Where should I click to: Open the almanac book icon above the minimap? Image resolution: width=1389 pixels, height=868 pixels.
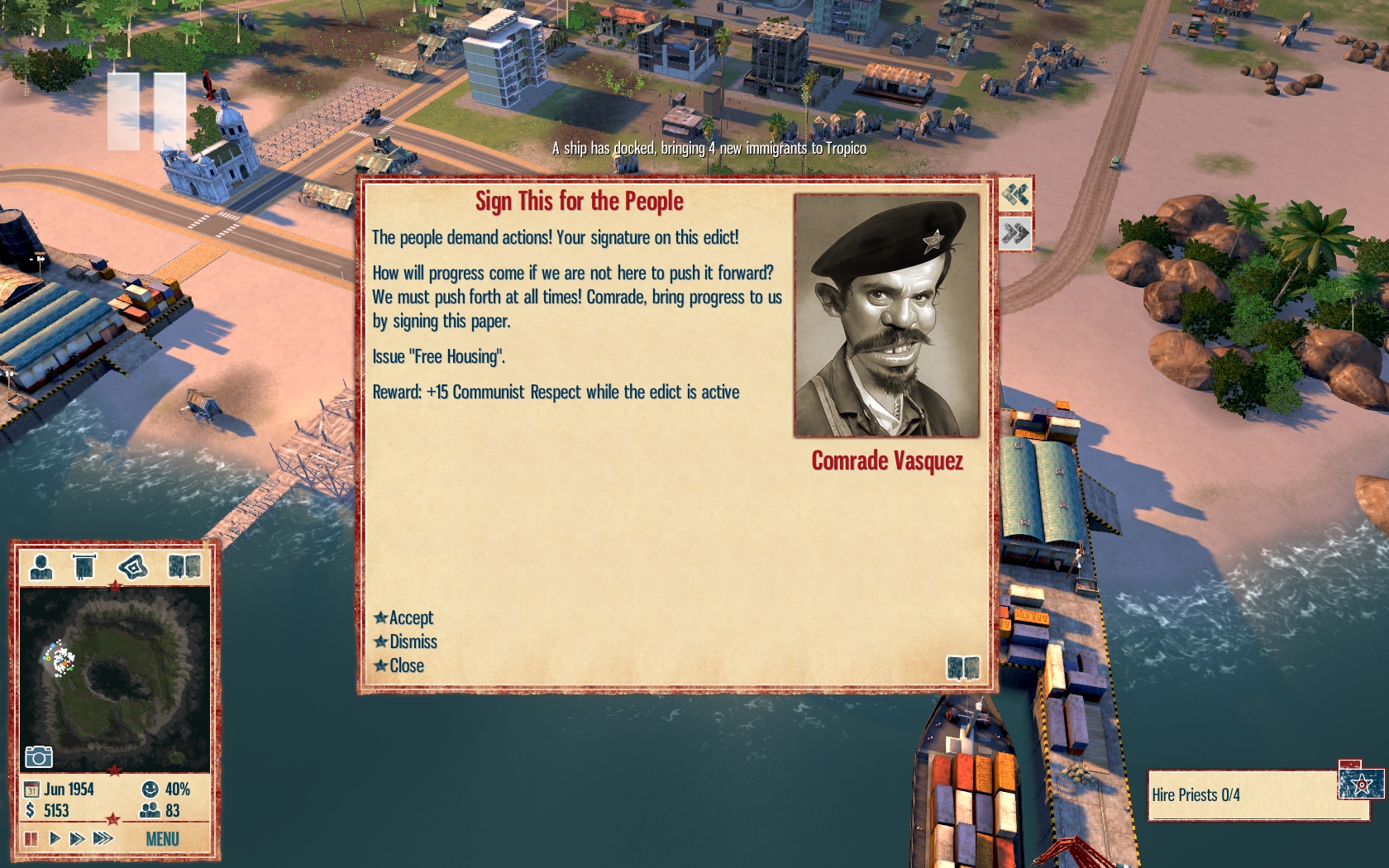coord(184,567)
